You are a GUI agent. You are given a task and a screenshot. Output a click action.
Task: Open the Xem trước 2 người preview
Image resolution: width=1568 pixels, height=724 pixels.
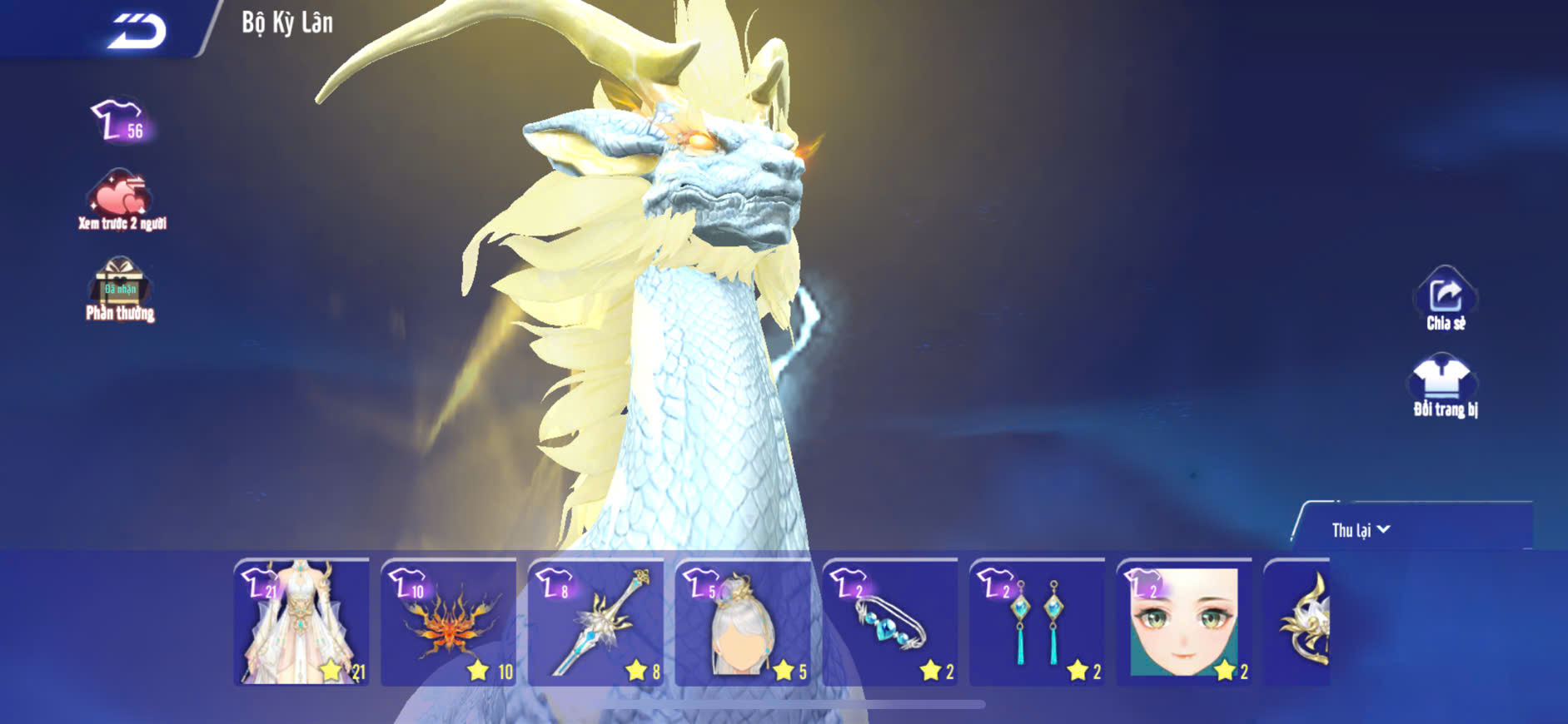coord(122,201)
